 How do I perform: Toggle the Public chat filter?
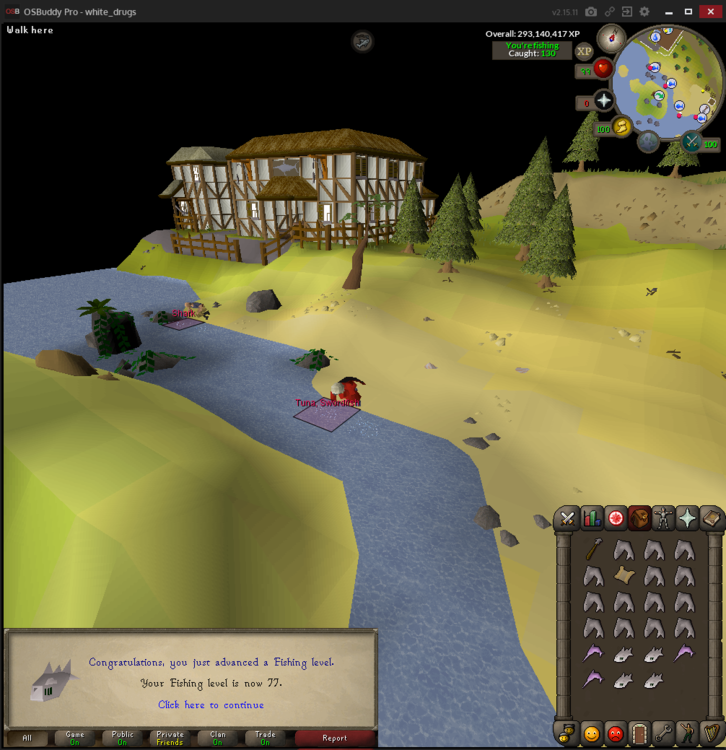tap(123, 738)
